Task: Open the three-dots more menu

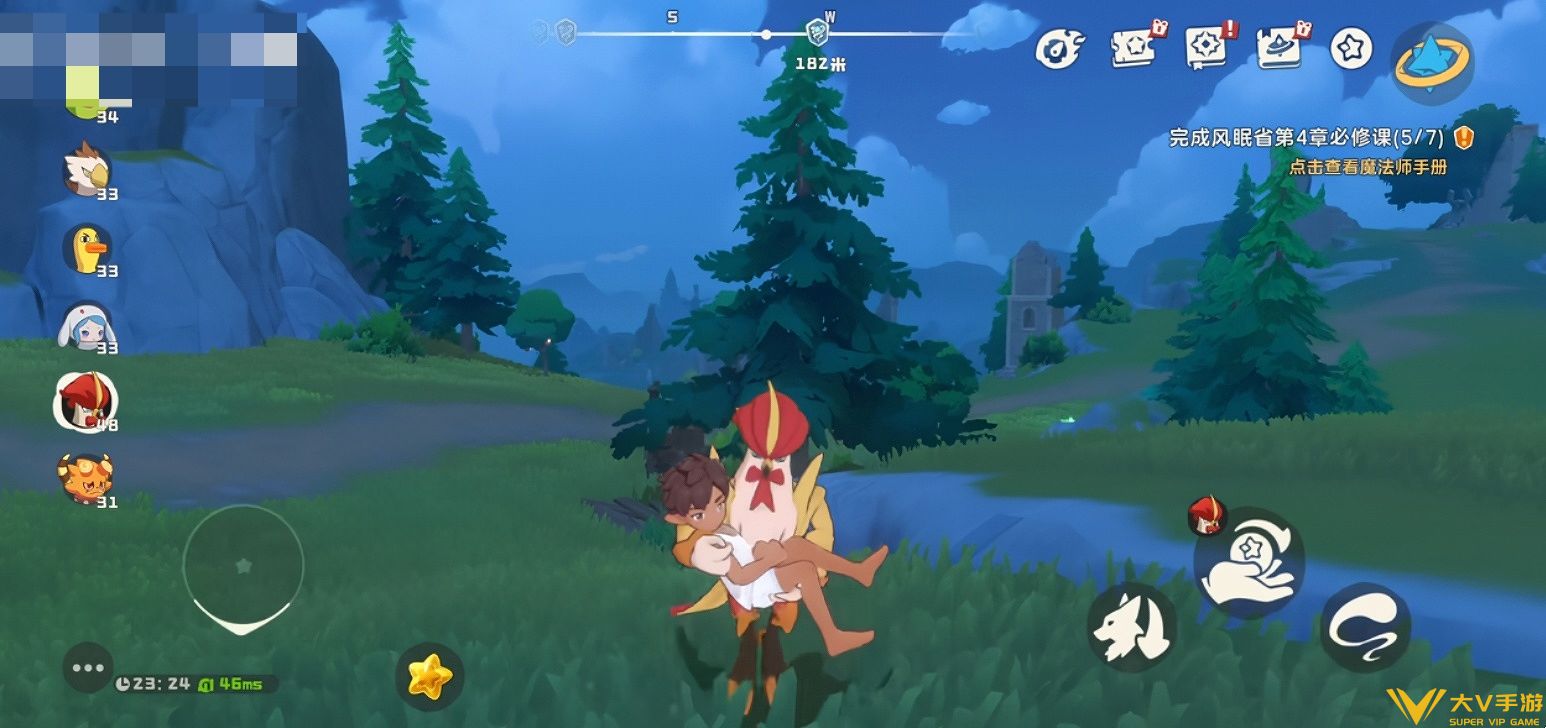Action: click(88, 668)
